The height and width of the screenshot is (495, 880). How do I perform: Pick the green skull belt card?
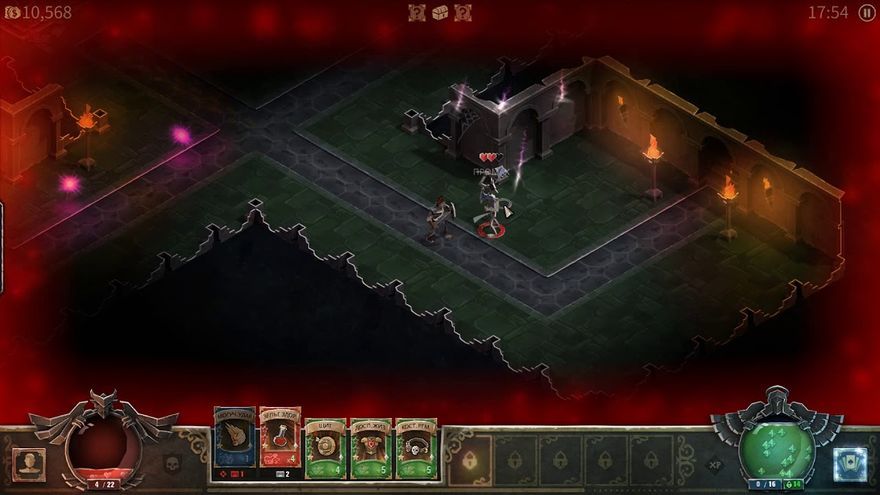pos(416,446)
